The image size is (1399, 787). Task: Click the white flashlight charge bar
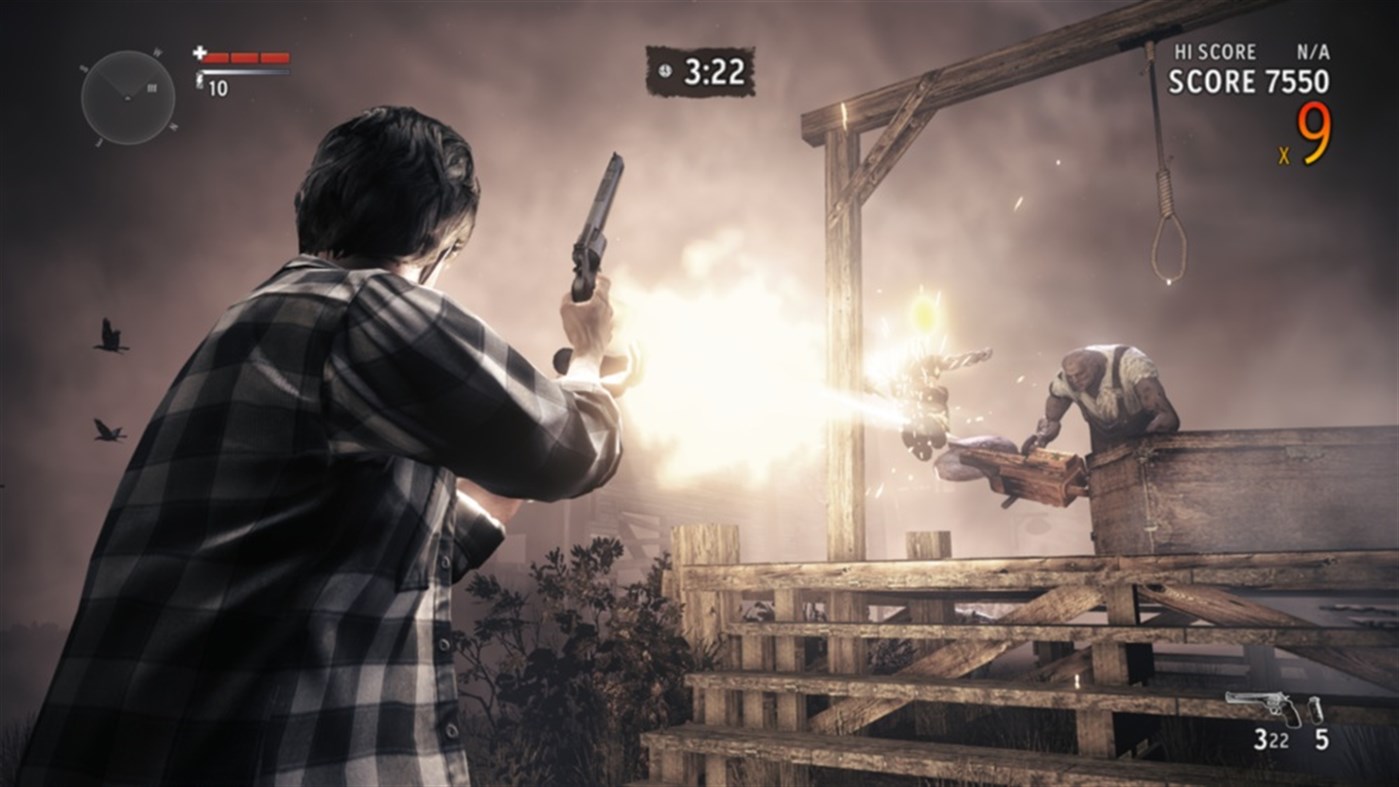[x=245, y=72]
